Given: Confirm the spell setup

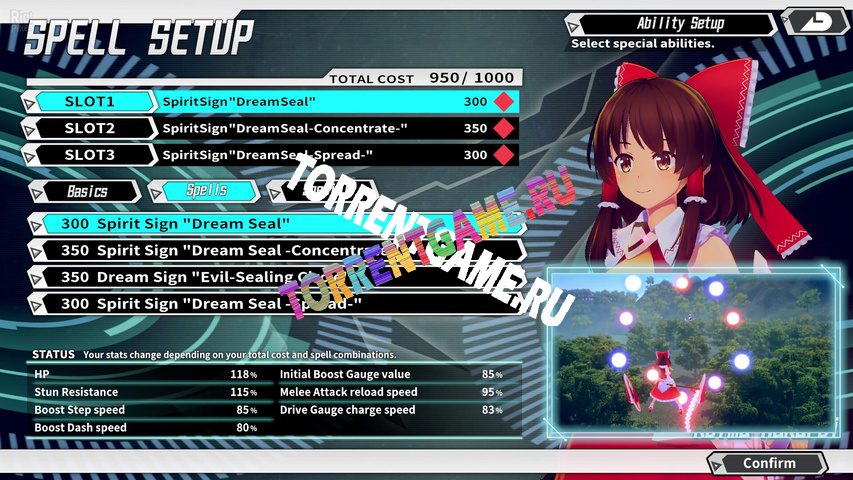Looking at the screenshot, I should [767, 463].
